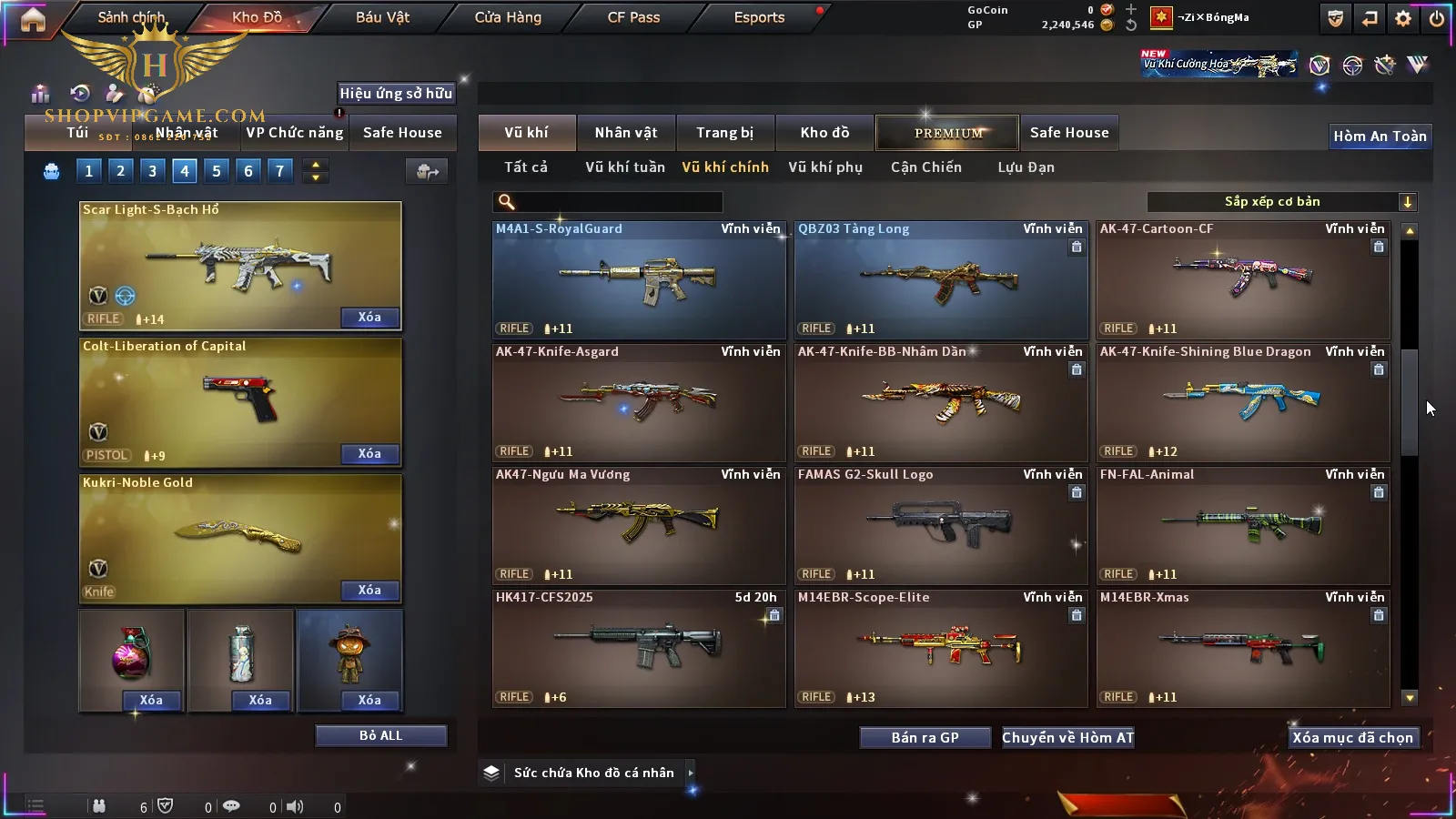Click the Bỏ ALL button
The width and height of the screenshot is (1456, 819).
click(x=380, y=735)
